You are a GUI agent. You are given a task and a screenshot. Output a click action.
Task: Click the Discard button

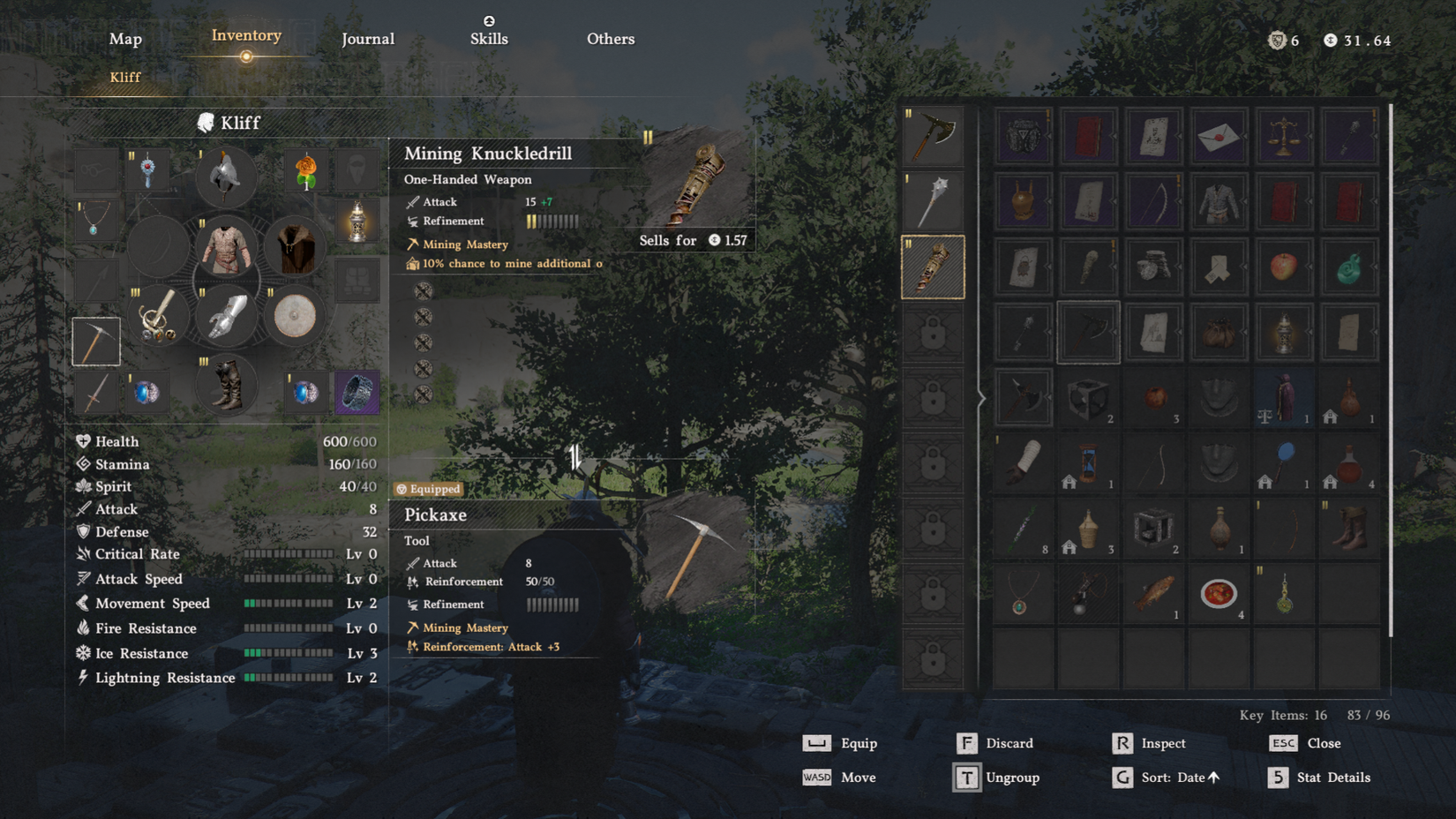point(1010,742)
